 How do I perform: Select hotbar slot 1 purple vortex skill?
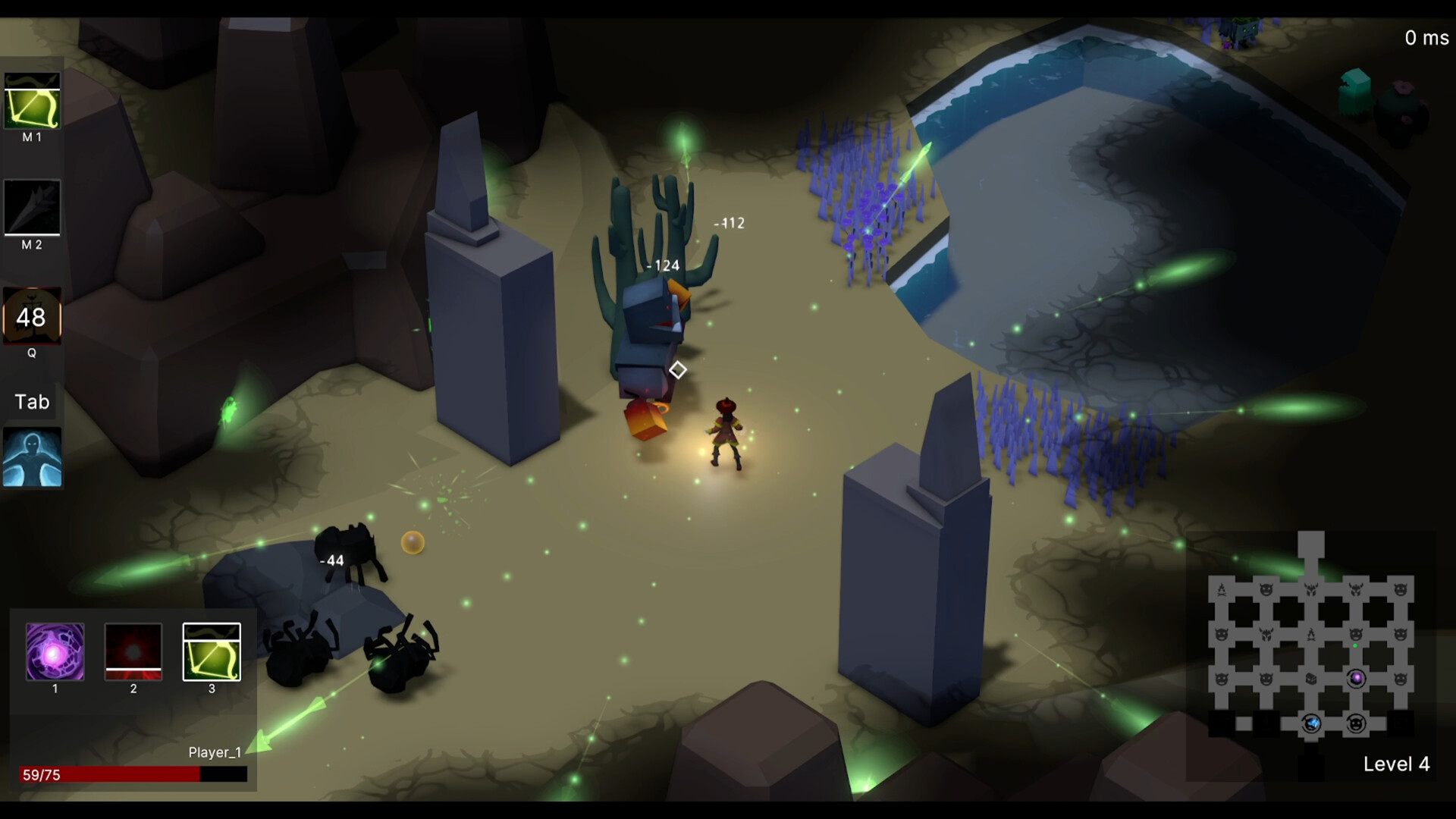tap(54, 653)
